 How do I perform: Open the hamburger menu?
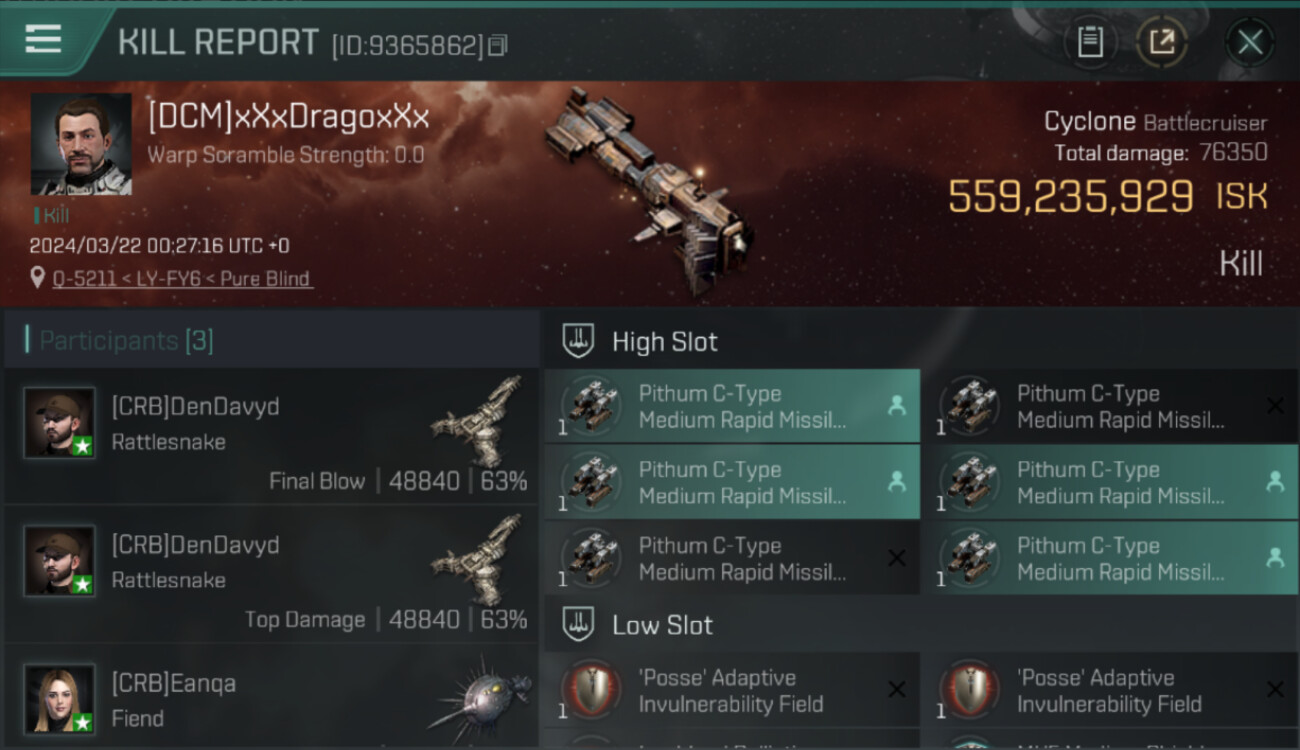pos(43,39)
